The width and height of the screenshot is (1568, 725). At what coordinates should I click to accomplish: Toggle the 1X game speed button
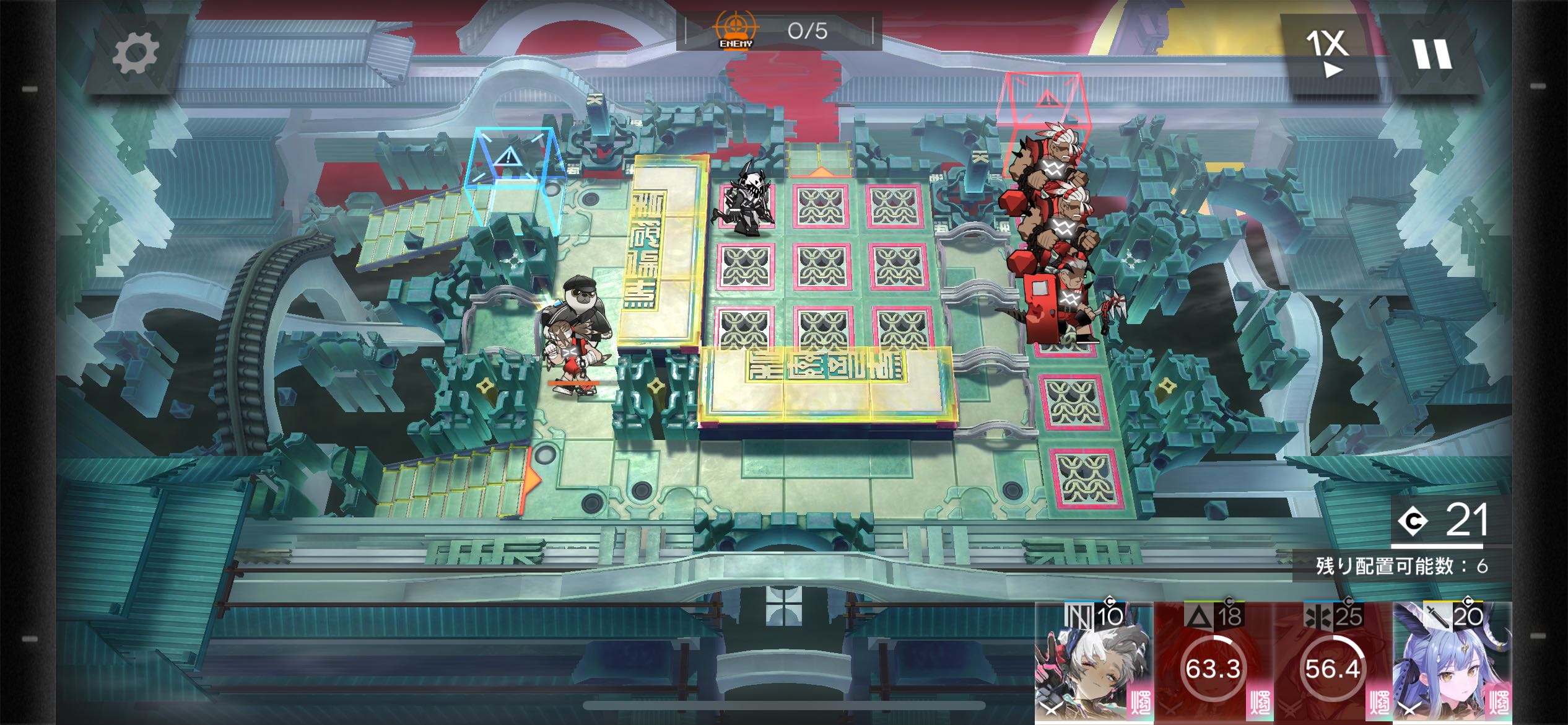click(1326, 53)
